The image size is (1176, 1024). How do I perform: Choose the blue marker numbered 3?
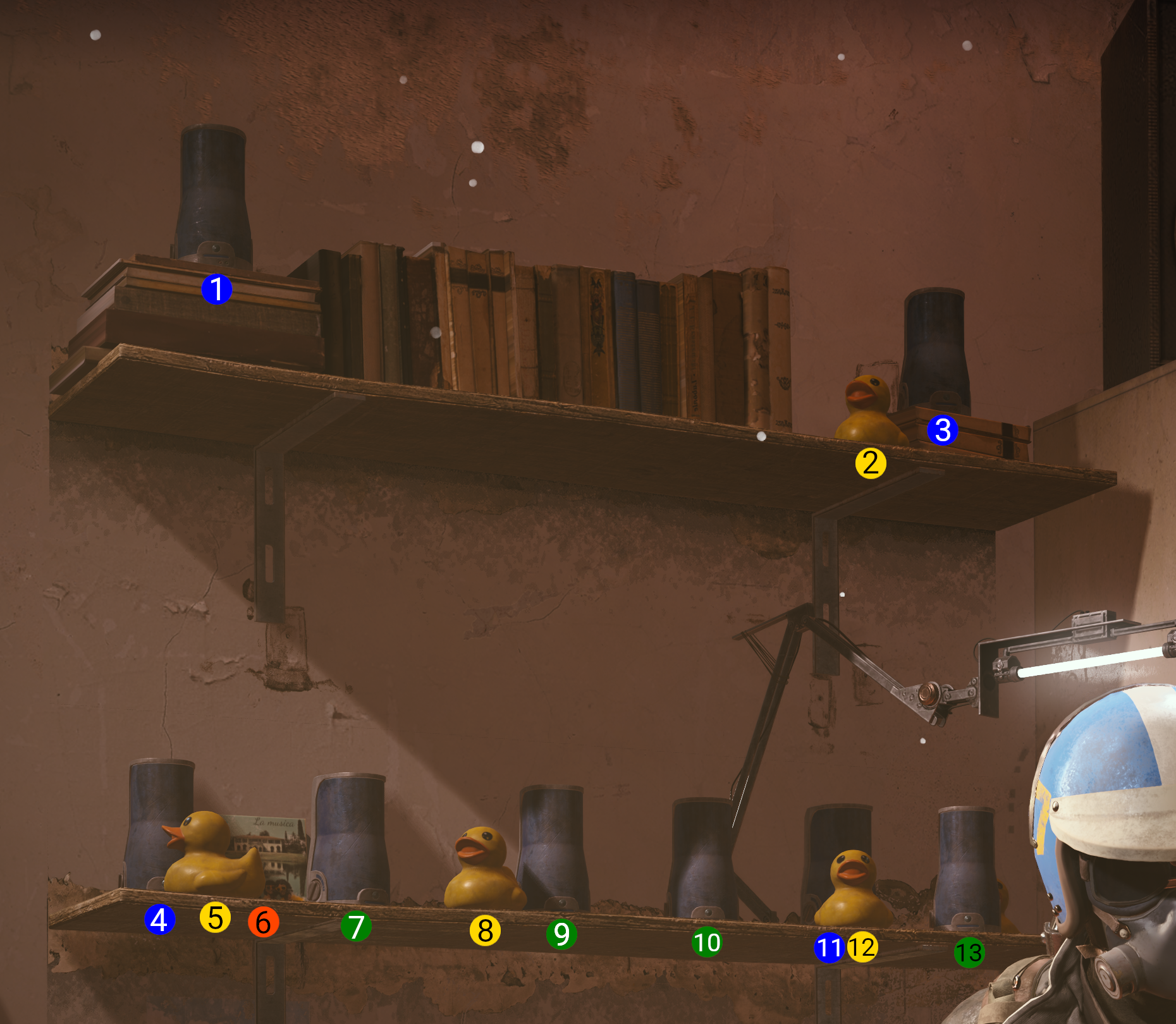(x=942, y=430)
